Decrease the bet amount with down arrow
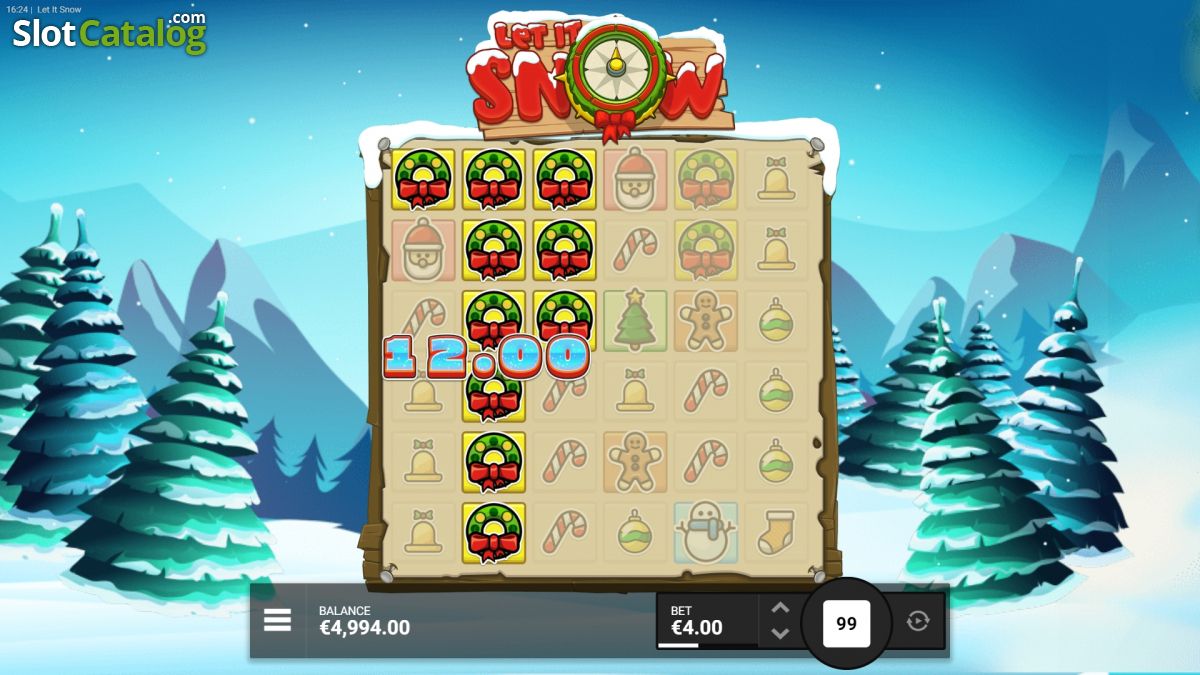Viewport: 1200px width, 675px height. point(780,633)
